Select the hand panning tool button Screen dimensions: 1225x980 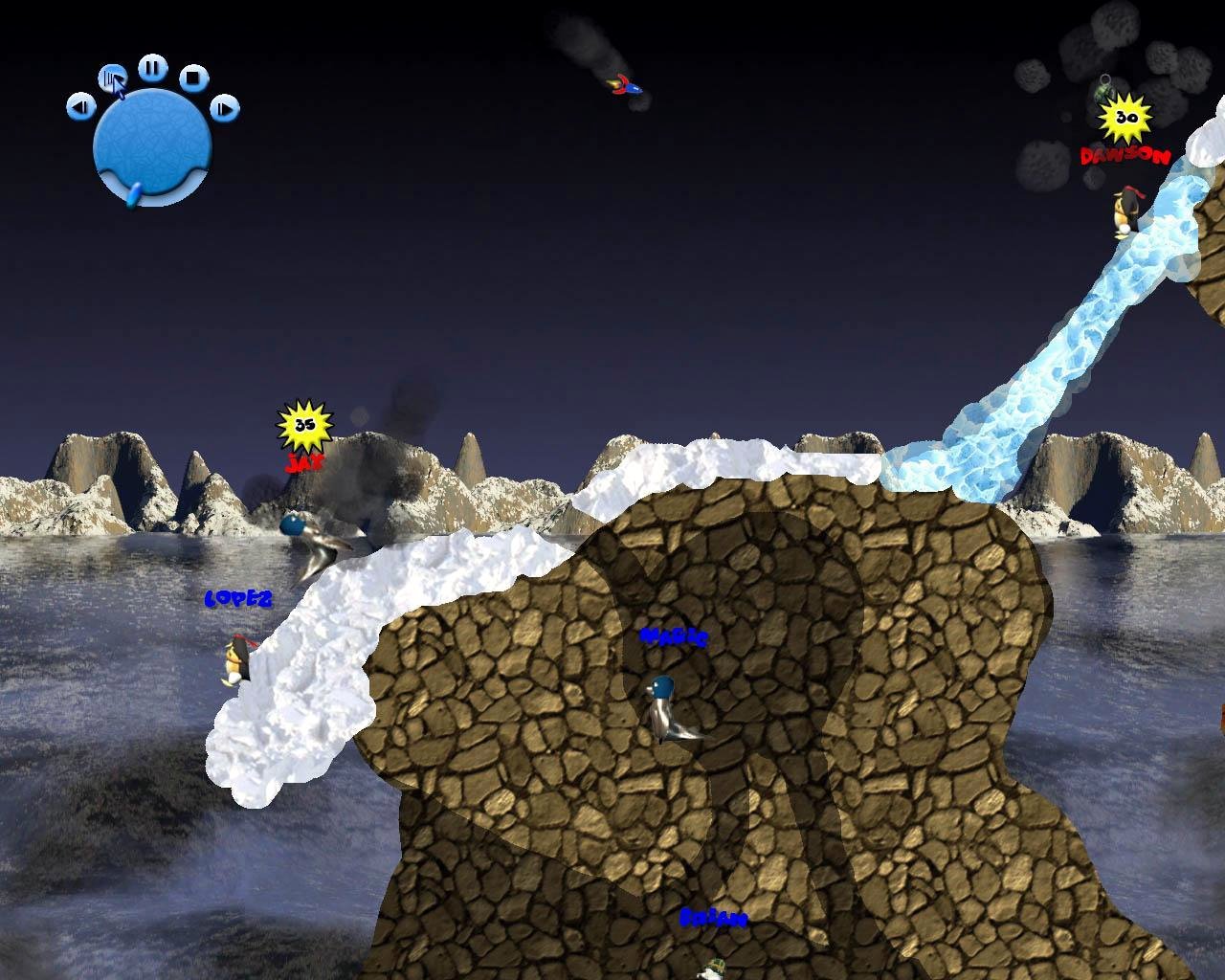[x=112, y=78]
